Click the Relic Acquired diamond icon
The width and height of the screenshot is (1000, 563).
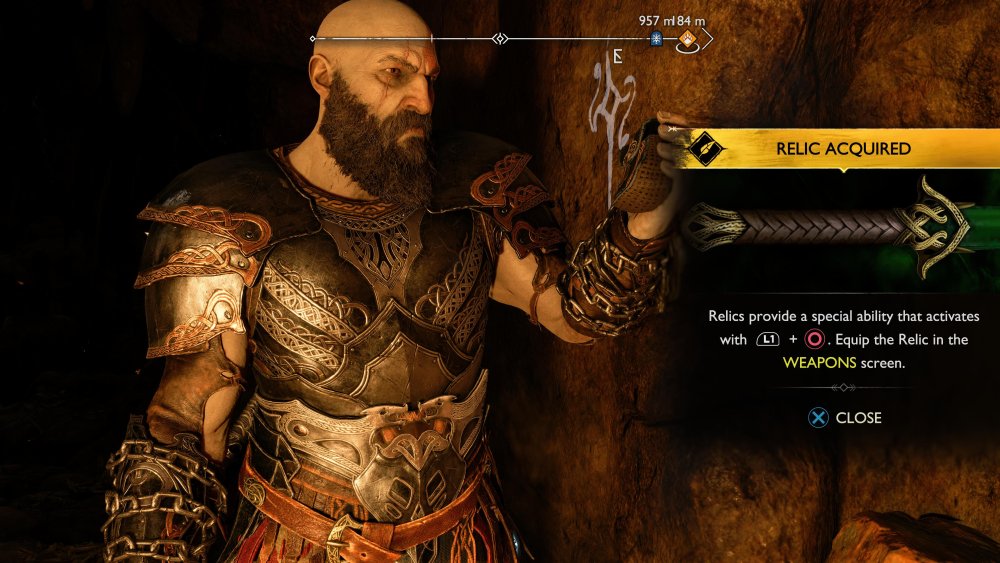click(707, 149)
